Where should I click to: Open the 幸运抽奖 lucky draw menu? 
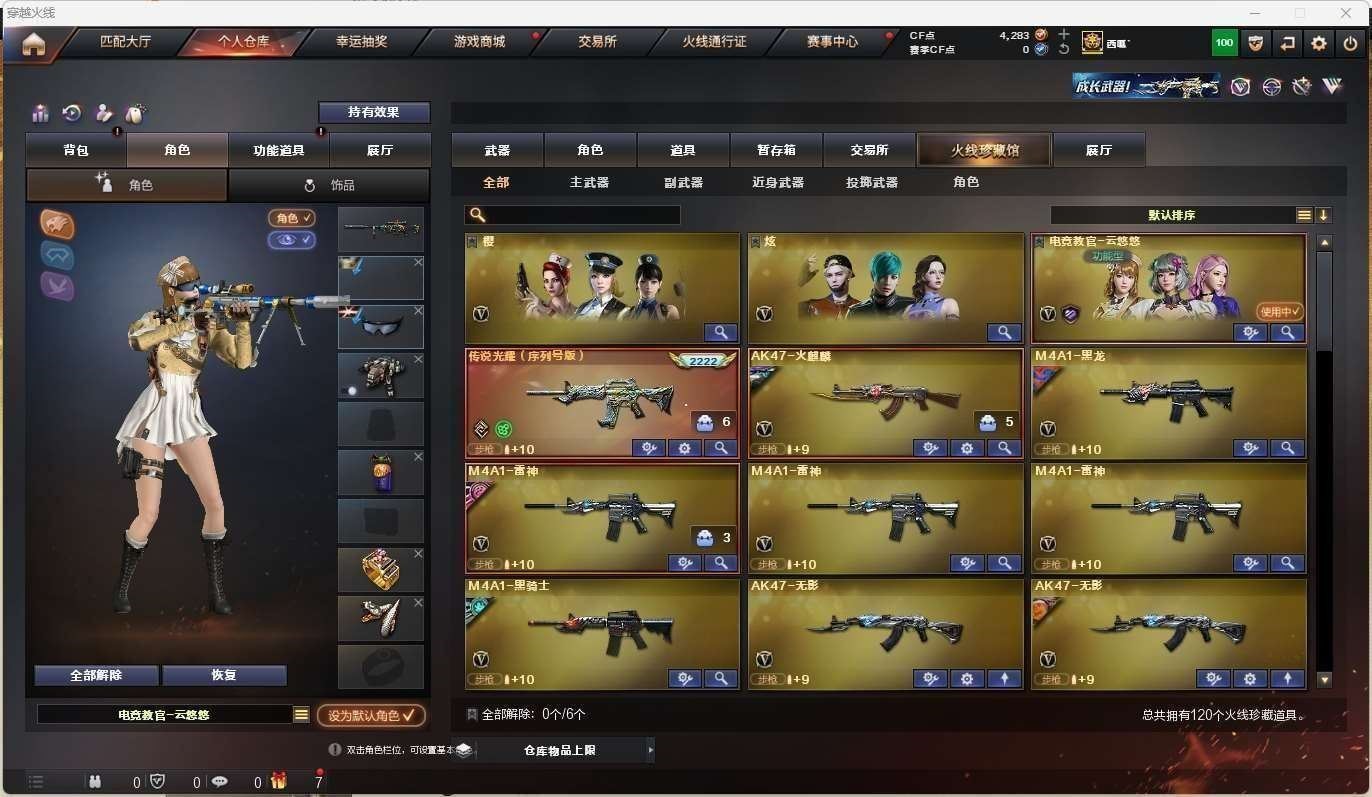pos(361,42)
